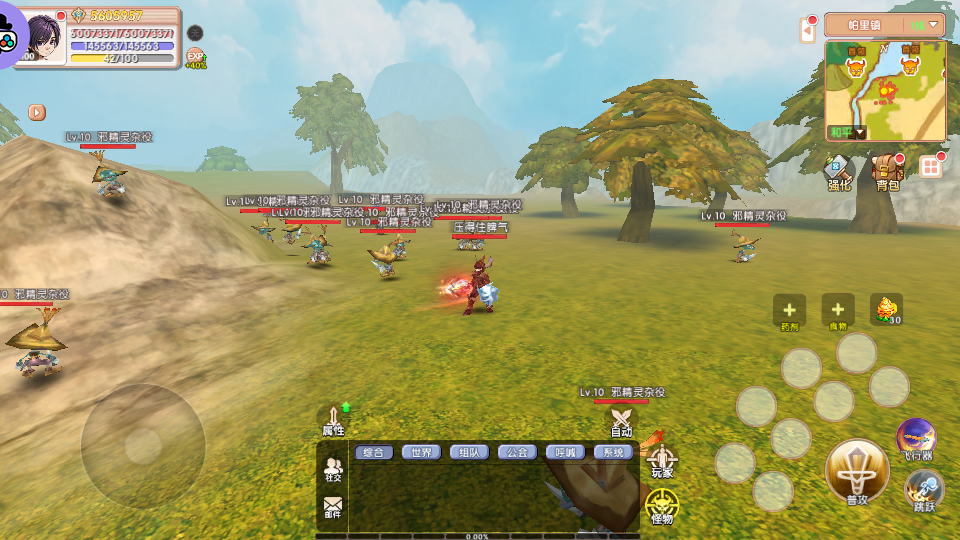
Task: Collapse the panel with the left arrow tab
Action: pyautogui.click(x=808, y=31)
